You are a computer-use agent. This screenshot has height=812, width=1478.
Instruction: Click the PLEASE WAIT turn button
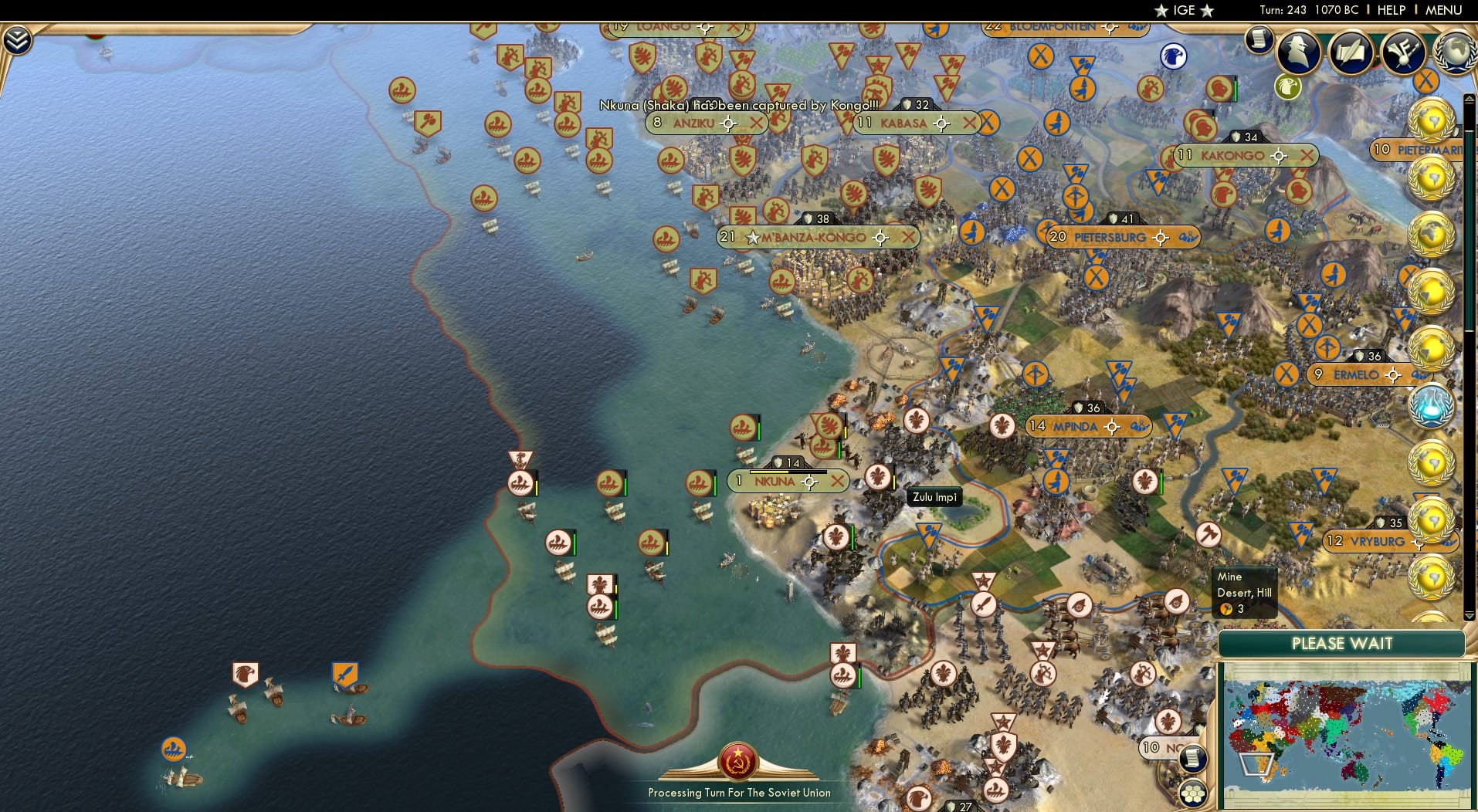pyautogui.click(x=1344, y=643)
